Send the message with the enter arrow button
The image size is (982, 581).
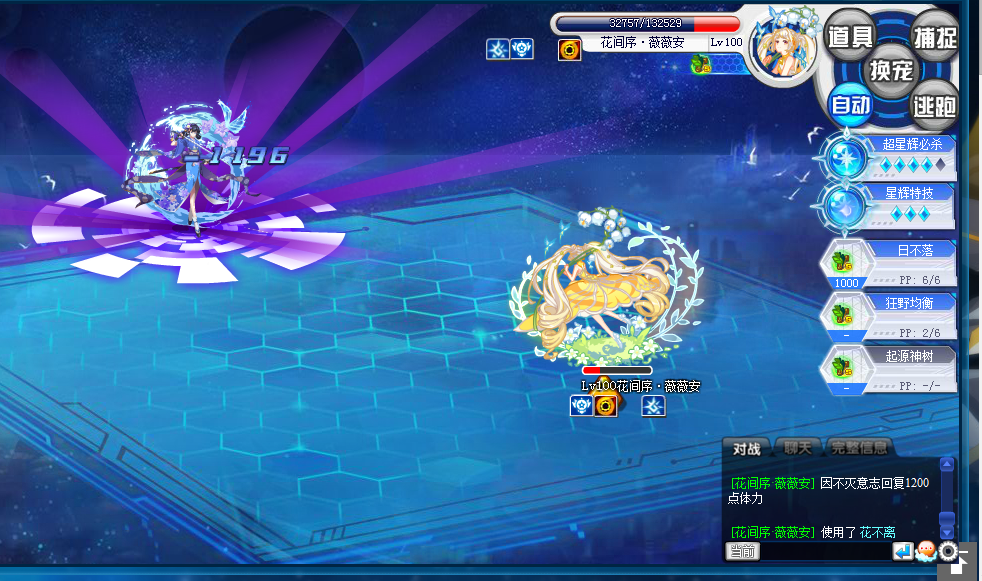click(x=903, y=551)
